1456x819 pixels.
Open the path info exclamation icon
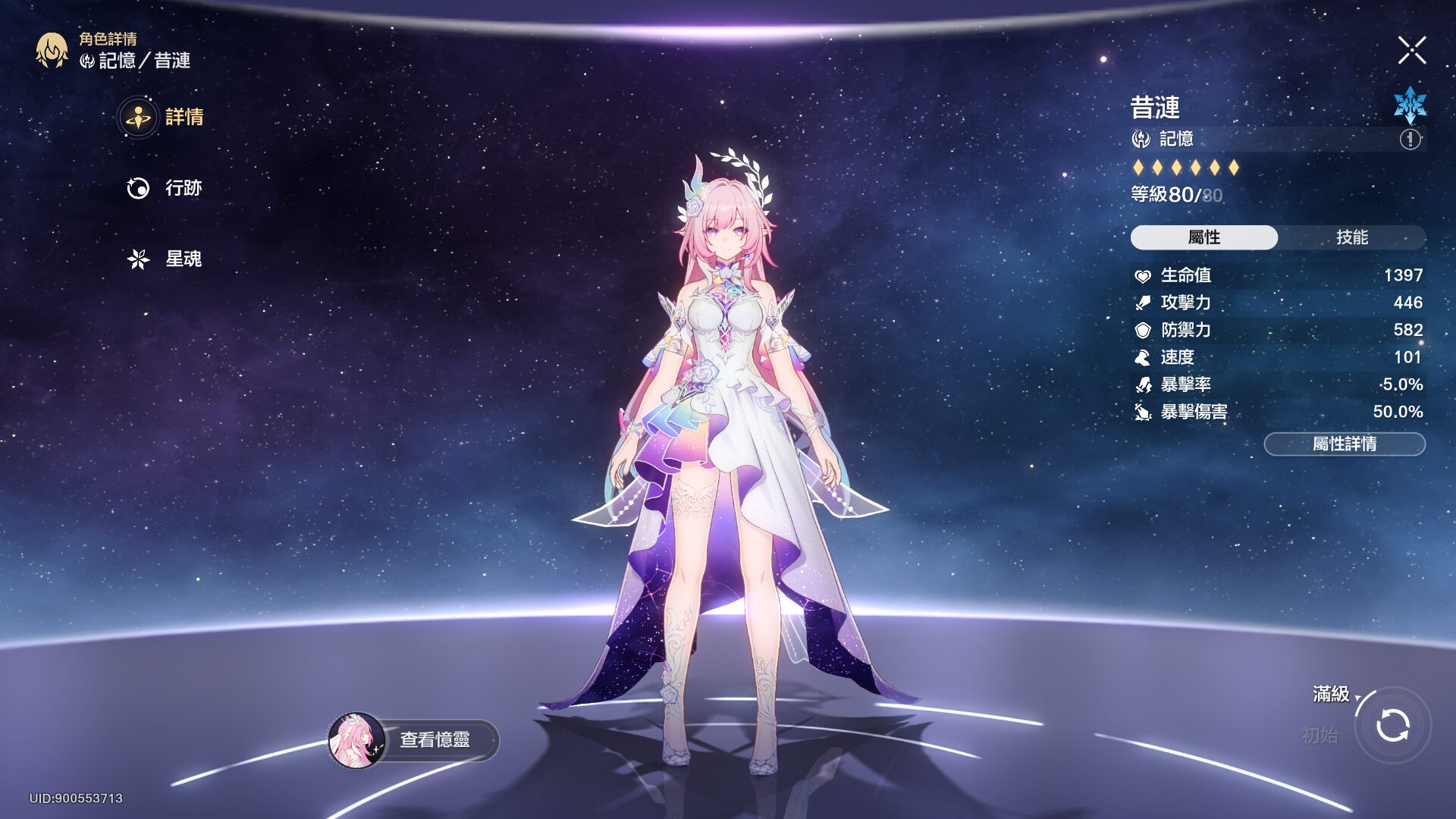(1410, 140)
